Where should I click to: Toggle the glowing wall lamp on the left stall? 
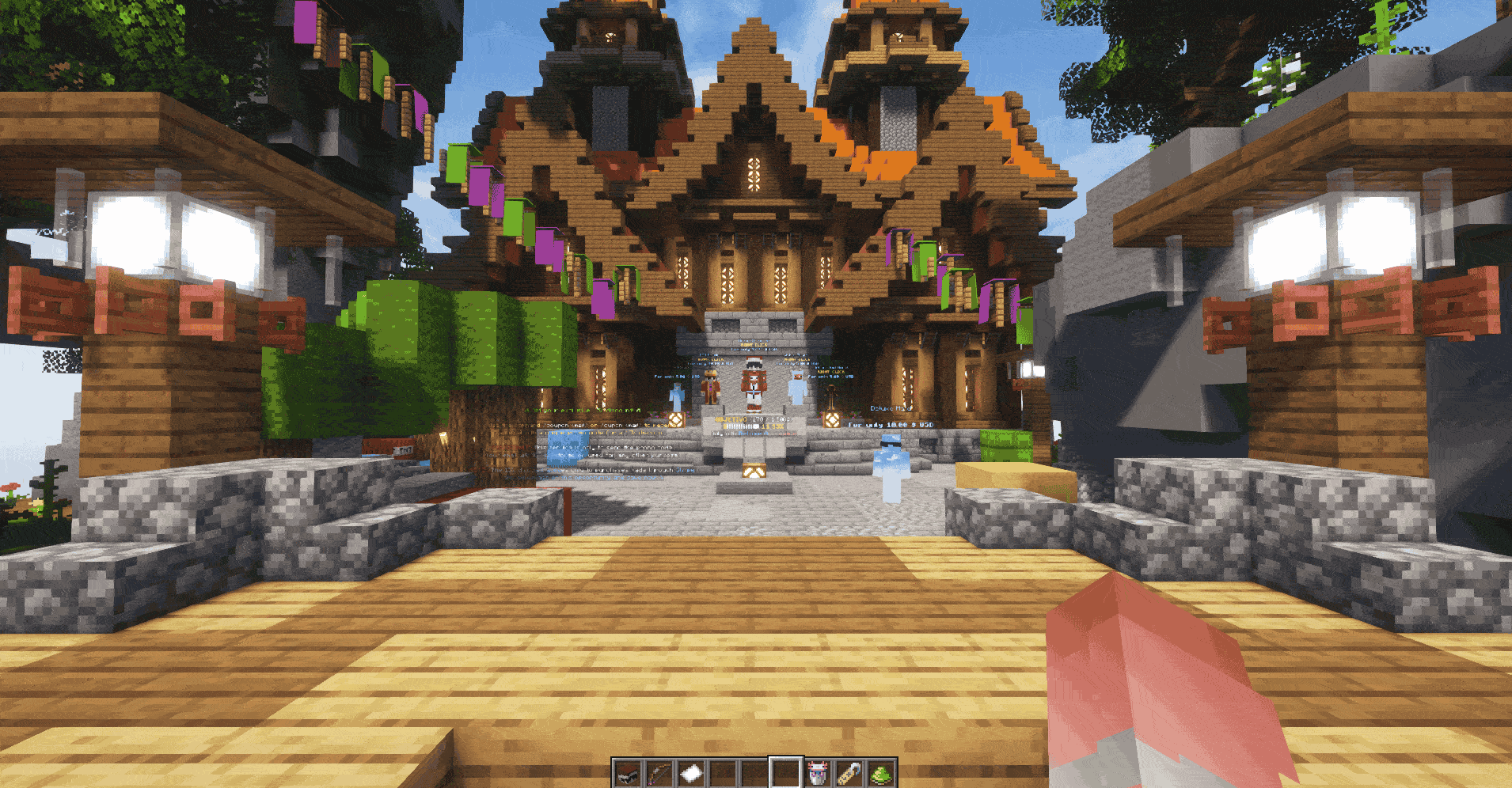[x=131, y=233]
